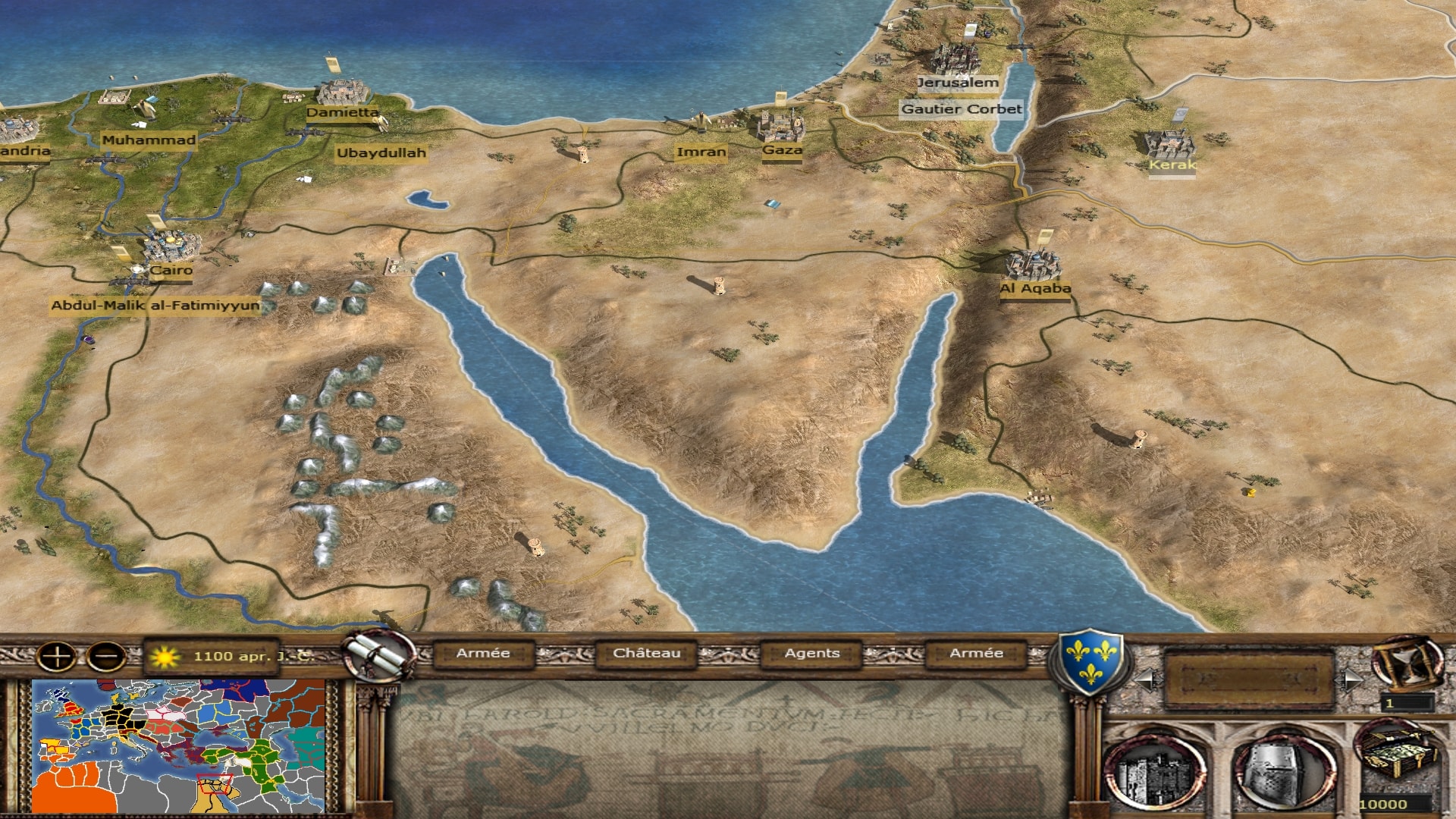This screenshot has height=819, width=1456.
Task: Select the Jerusalem settlement label
Action: tap(958, 83)
